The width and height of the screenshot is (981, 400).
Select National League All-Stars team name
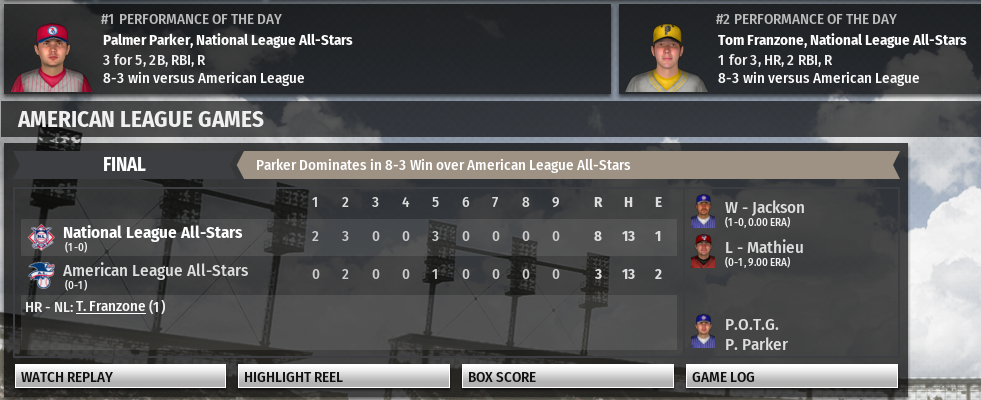[152, 233]
